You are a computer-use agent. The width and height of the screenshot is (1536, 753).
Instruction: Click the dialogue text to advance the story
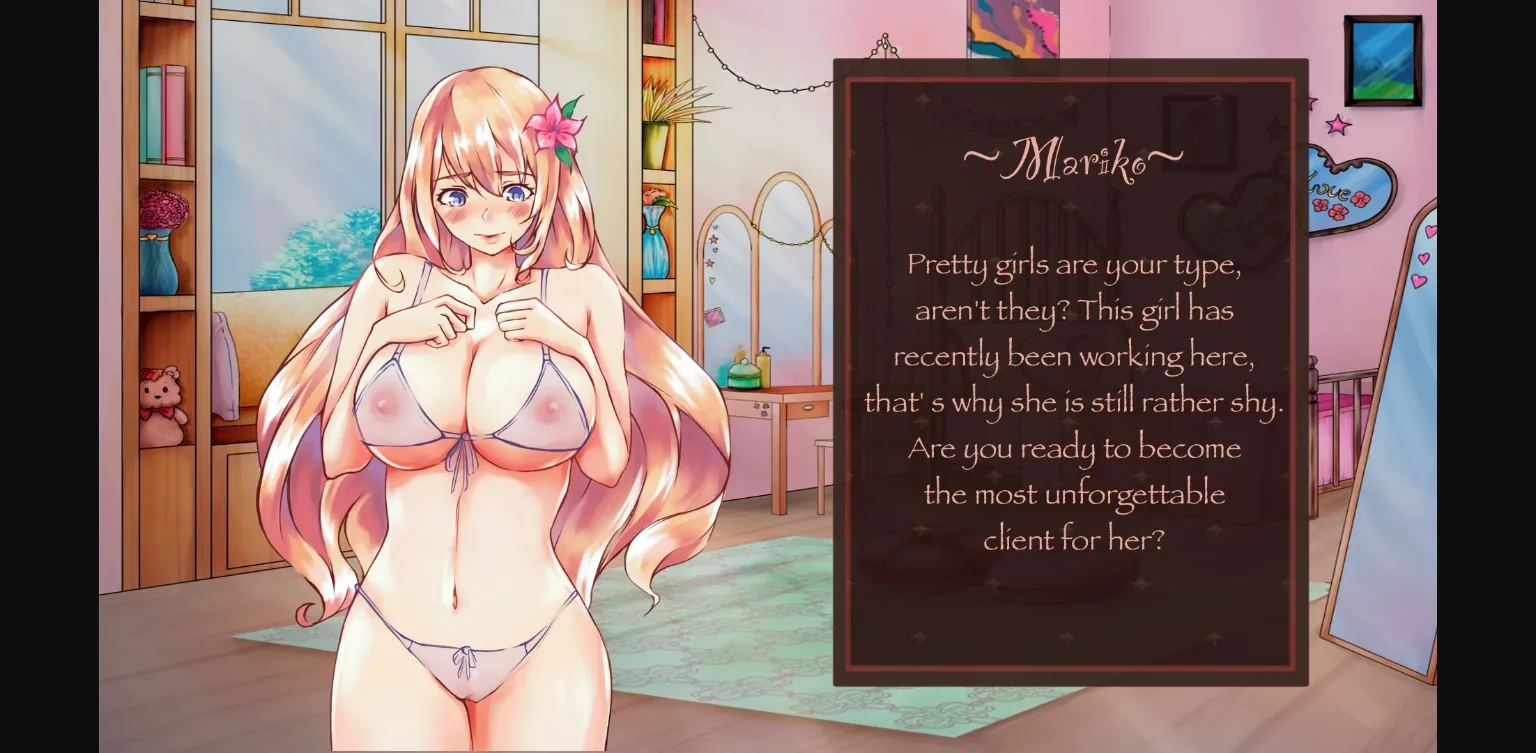pos(1071,400)
